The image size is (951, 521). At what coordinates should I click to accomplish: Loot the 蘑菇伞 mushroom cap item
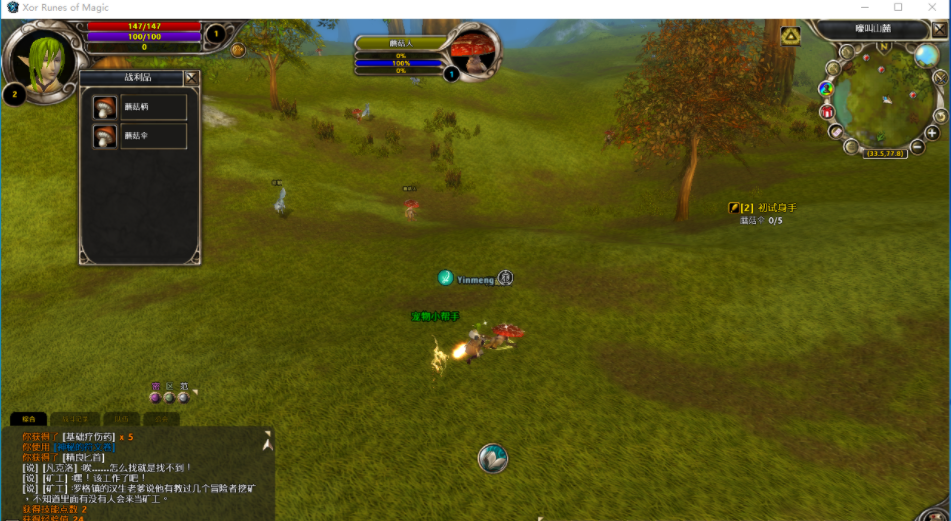[x=140, y=136]
